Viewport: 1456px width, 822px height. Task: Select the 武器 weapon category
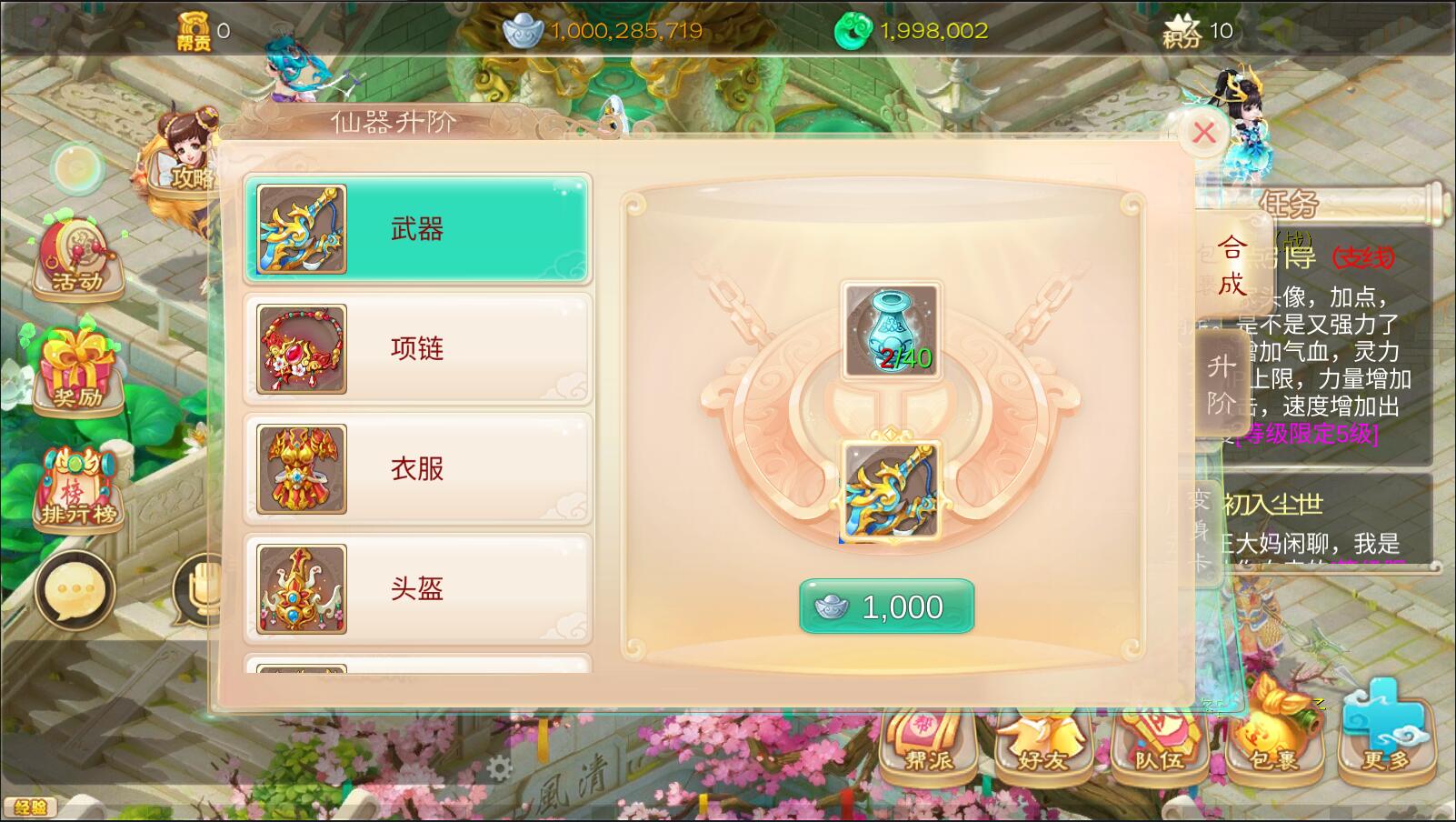418,229
